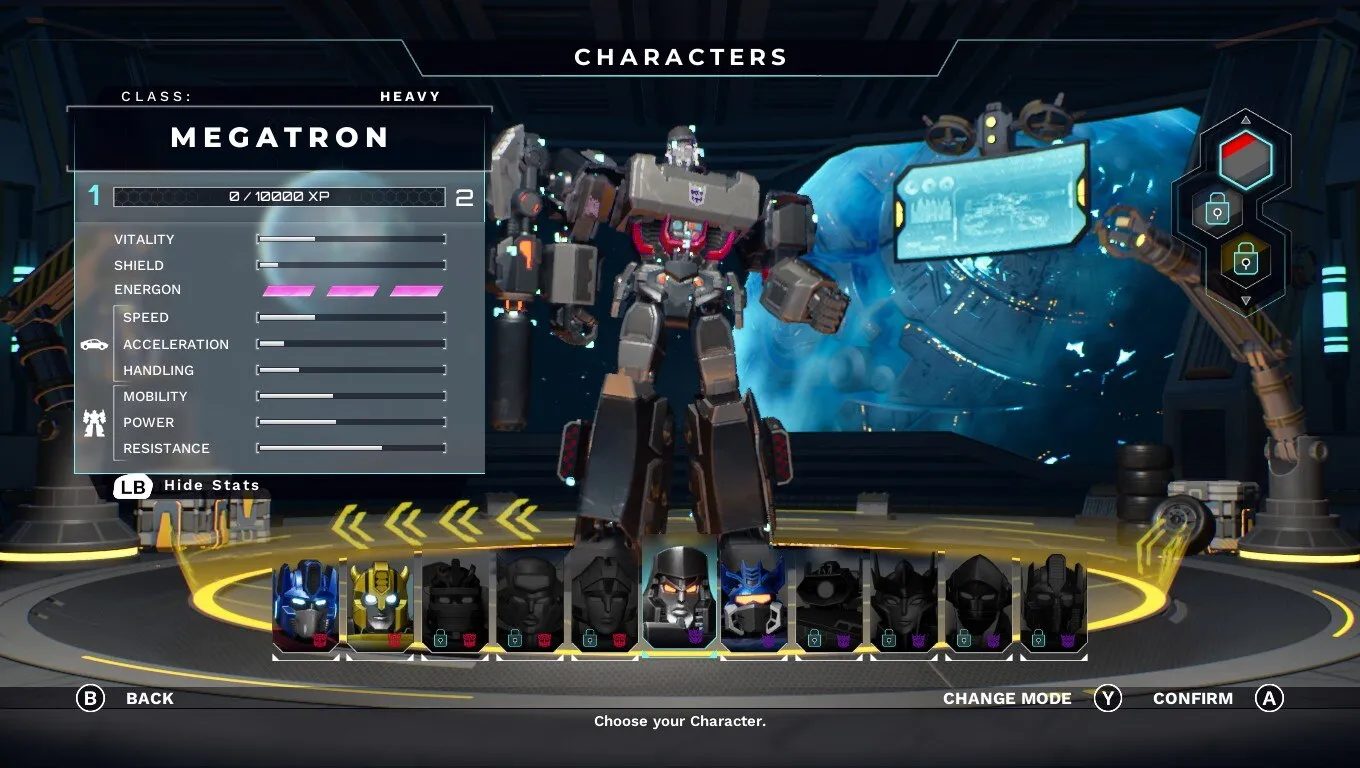Select the locked yellow skin hexagon

pos(1245,261)
